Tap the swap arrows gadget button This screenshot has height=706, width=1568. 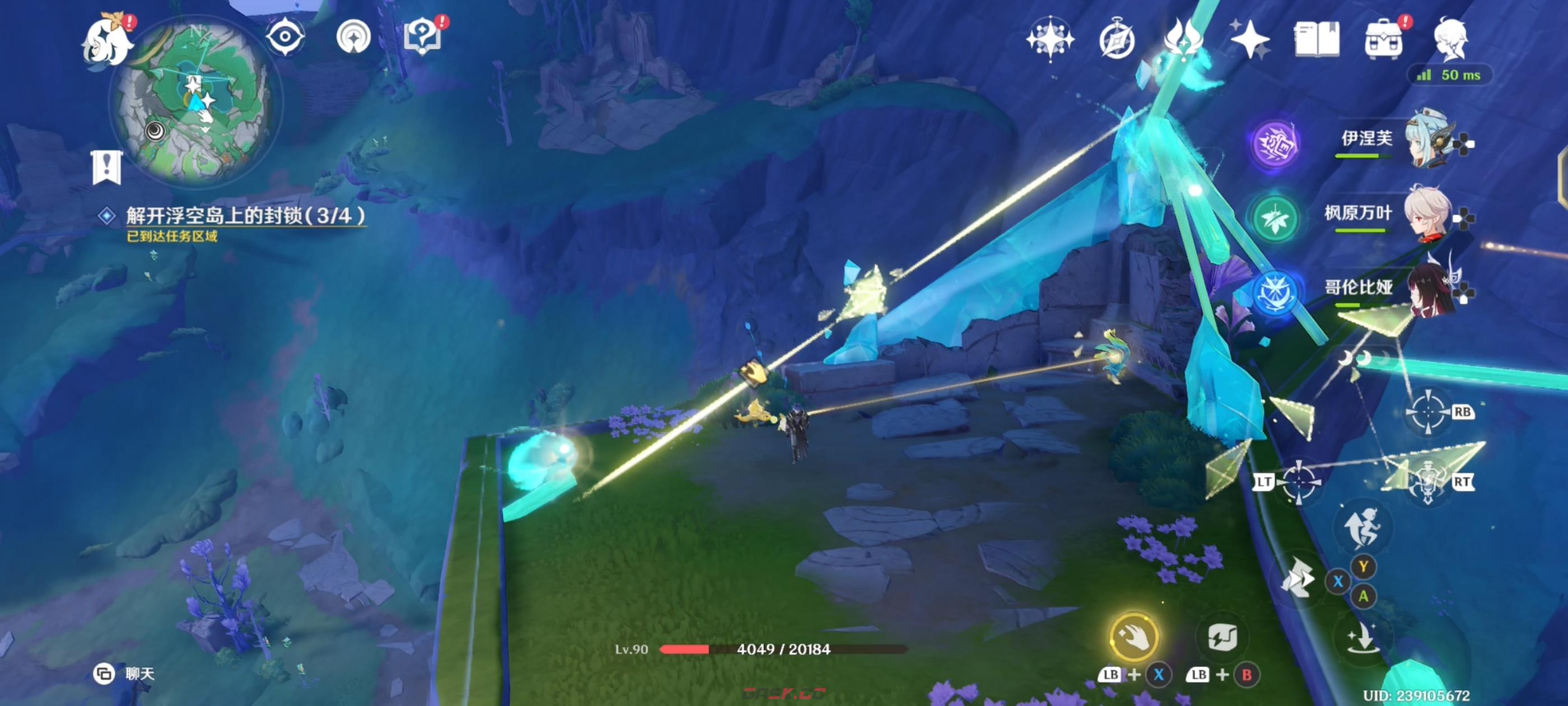(1222, 637)
